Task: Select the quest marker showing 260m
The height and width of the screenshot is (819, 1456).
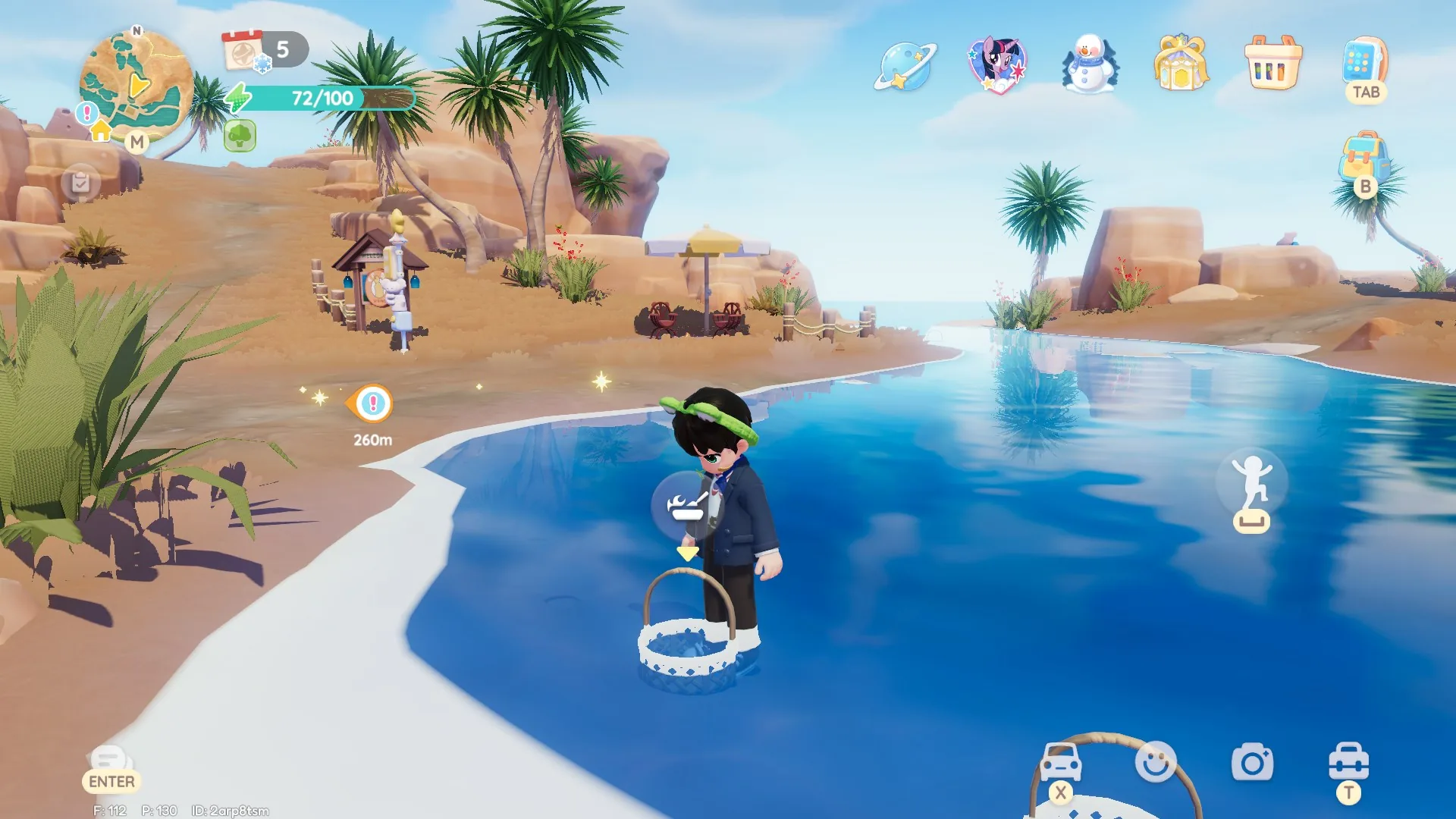Action: [x=372, y=404]
